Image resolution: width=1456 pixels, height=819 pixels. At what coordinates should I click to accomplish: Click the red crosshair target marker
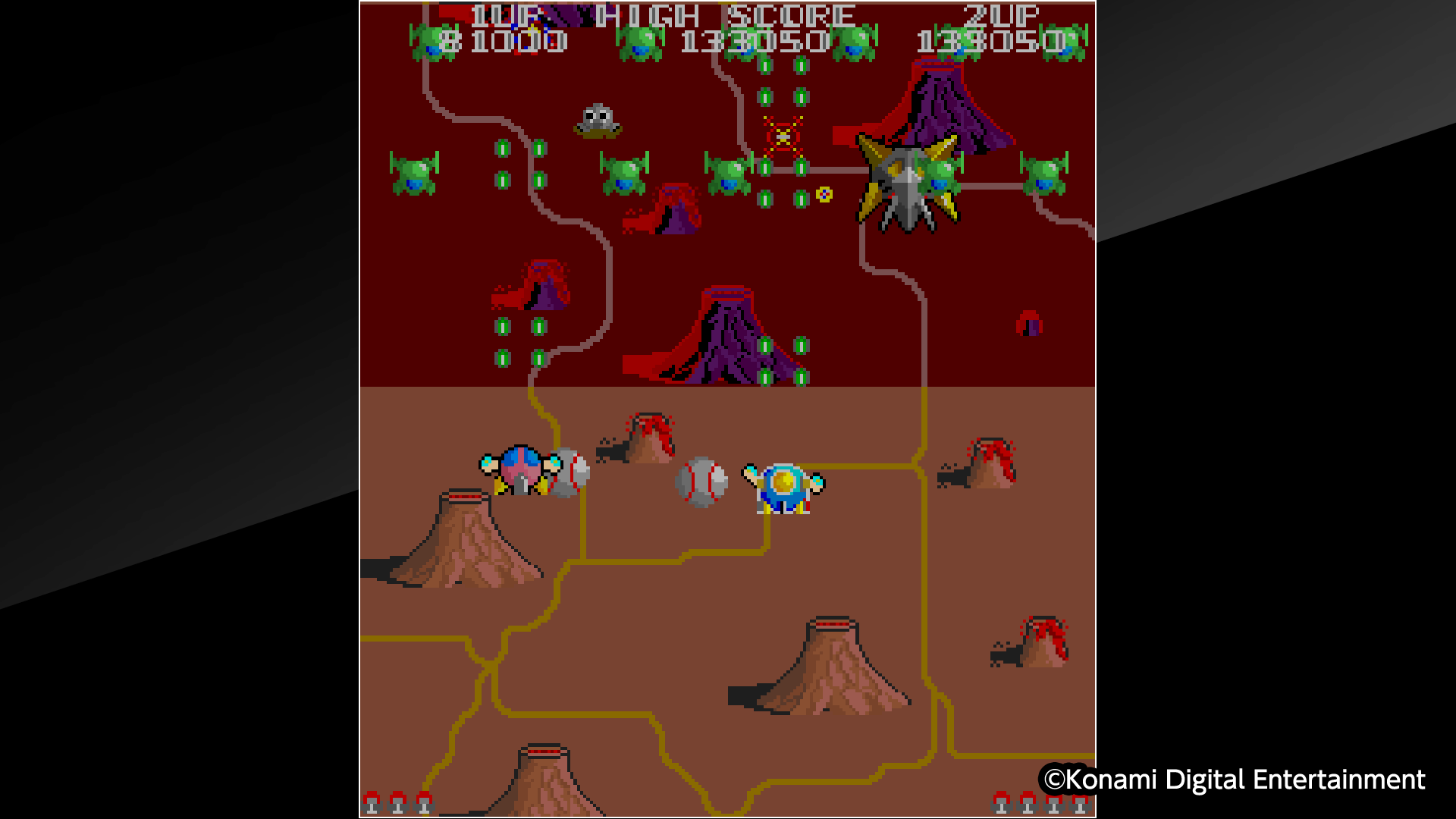pos(784,136)
